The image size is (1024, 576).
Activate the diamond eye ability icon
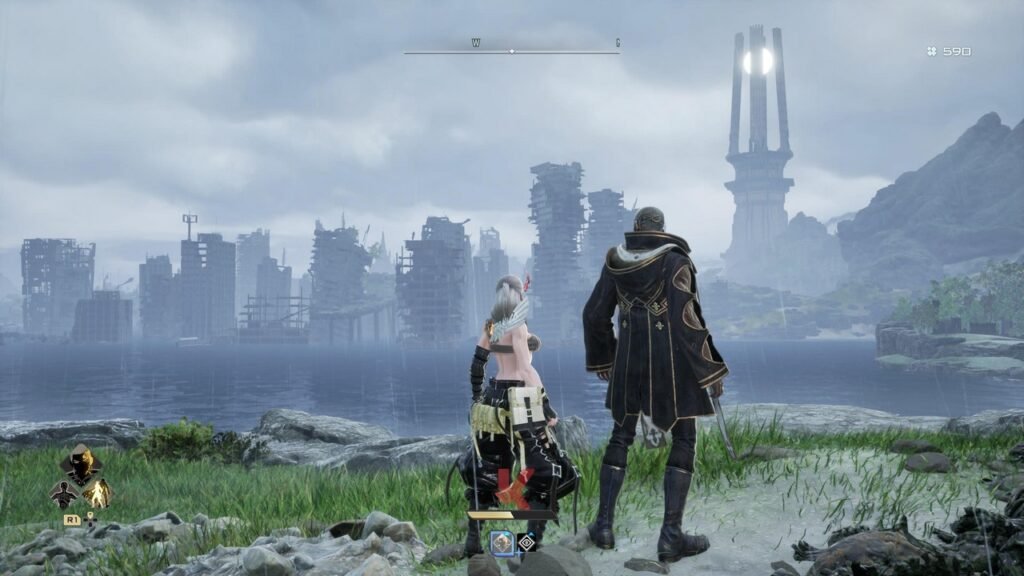(x=526, y=541)
